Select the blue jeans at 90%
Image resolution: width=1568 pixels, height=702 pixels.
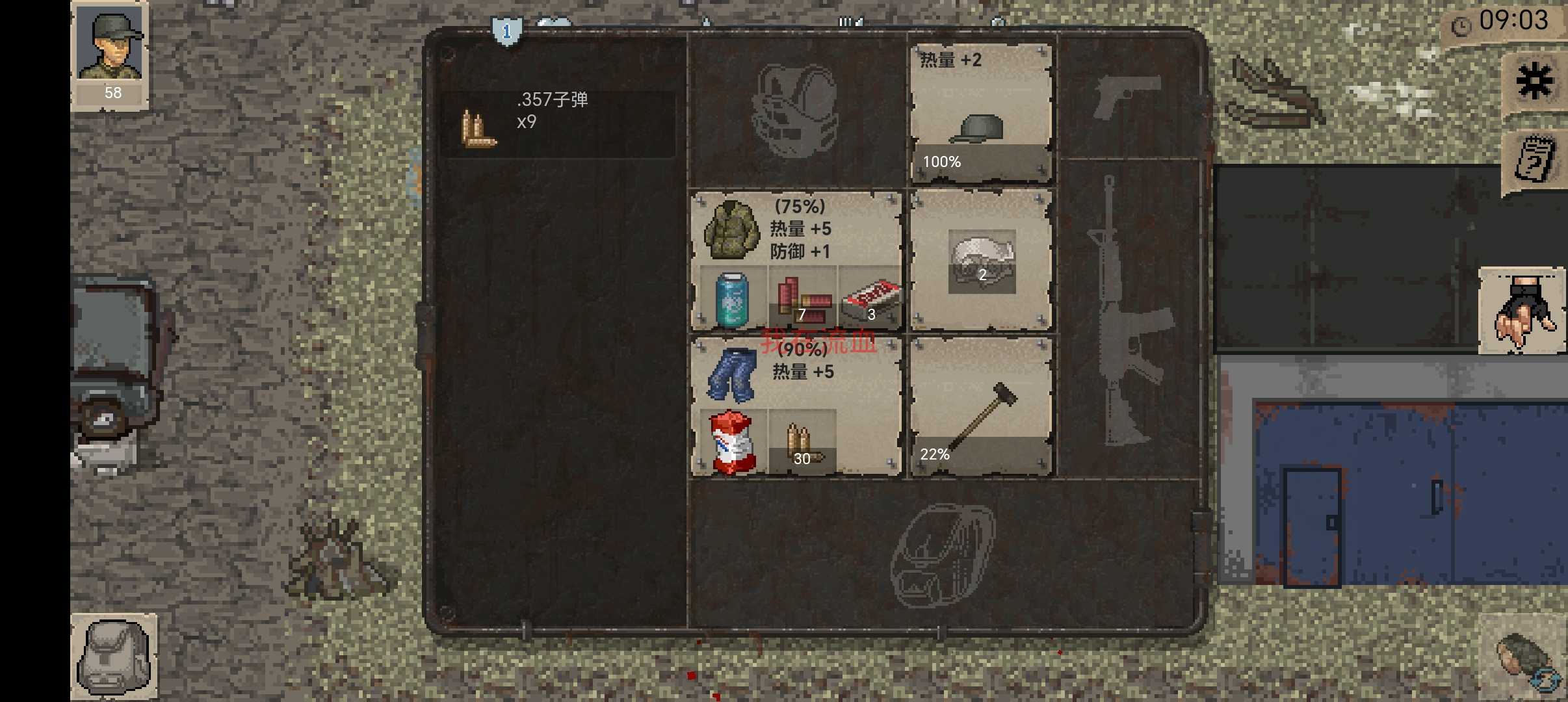(731, 377)
